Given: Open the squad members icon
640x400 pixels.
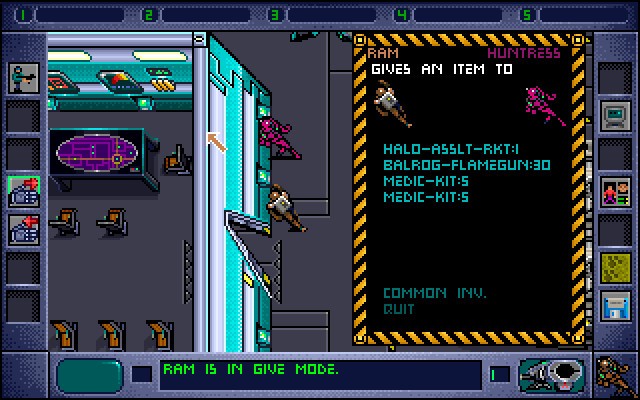Looking at the screenshot, I should point(613,190).
